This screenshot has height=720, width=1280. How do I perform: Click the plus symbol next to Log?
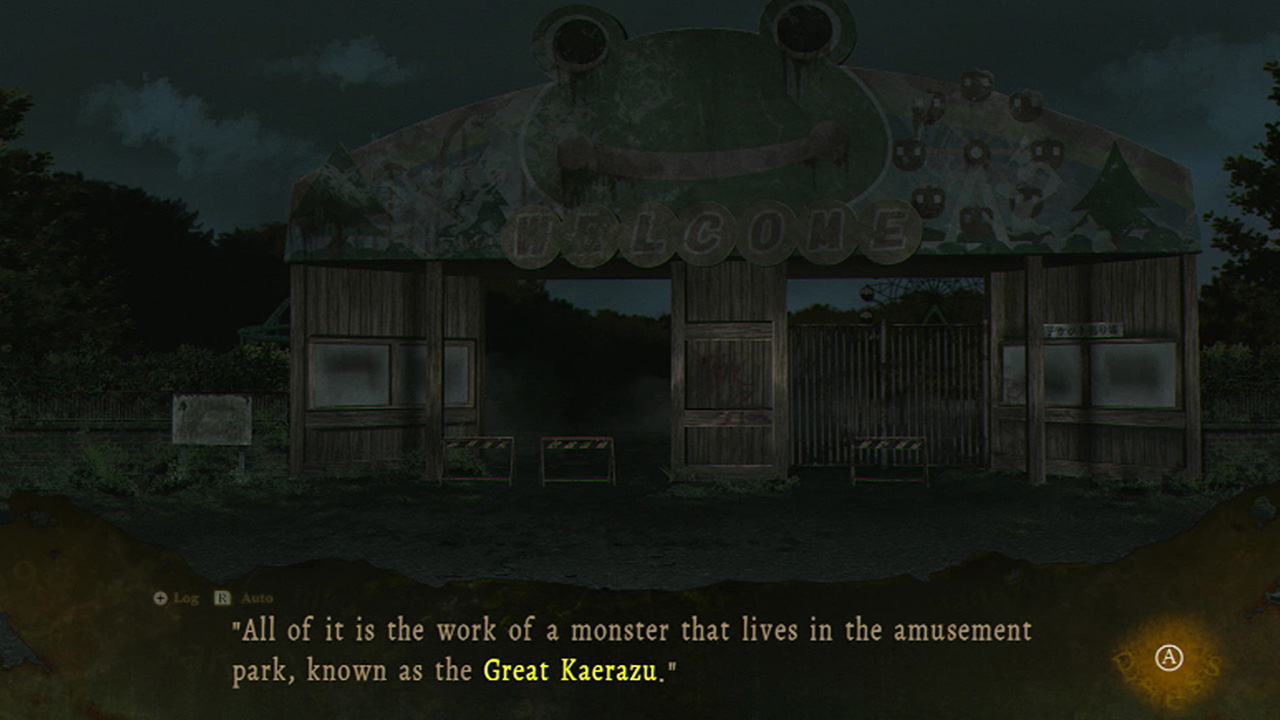coord(158,597)
